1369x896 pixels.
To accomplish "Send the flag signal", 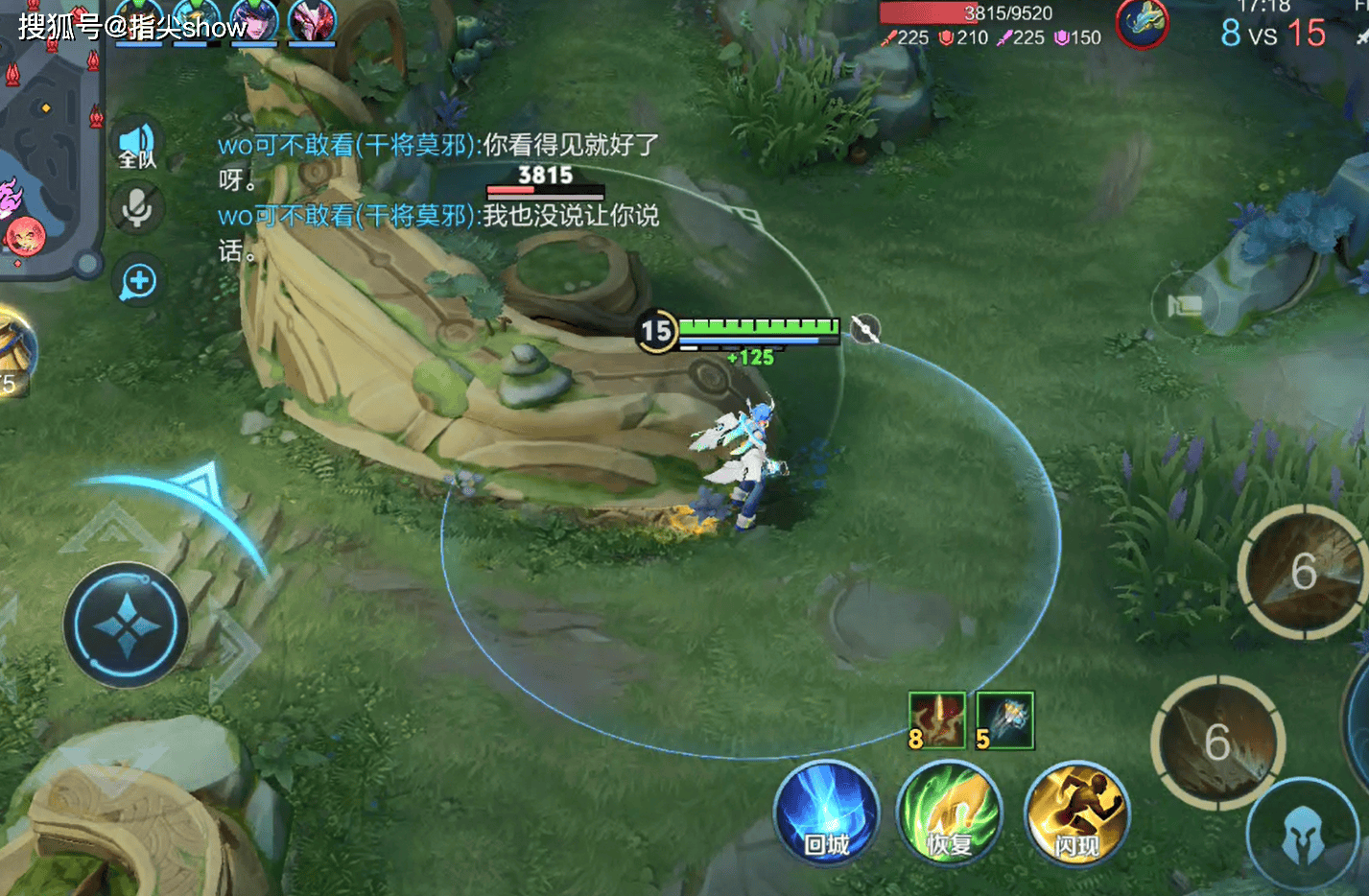I will tap(1186, 305).
